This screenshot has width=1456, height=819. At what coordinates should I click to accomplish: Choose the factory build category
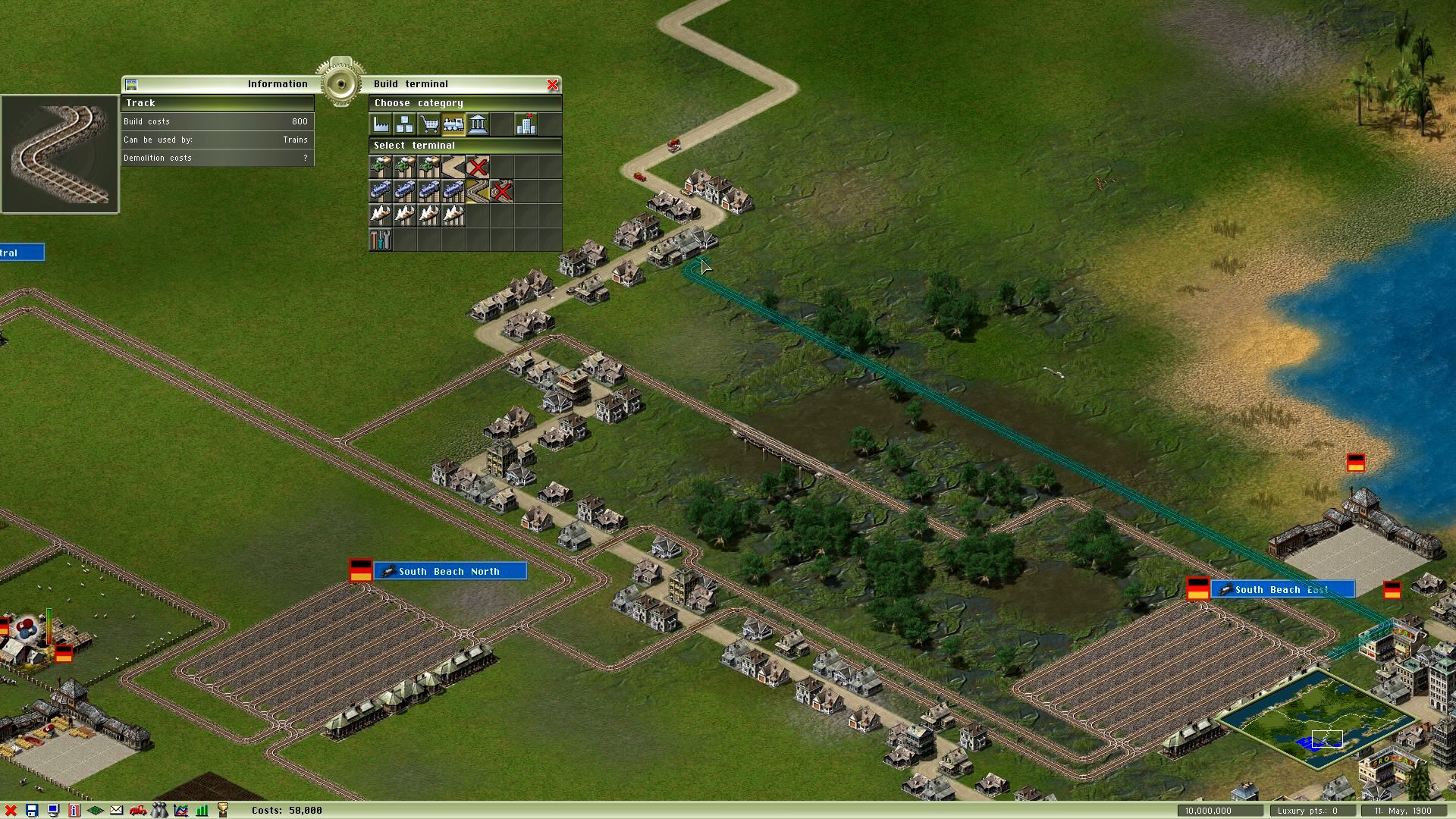click(381, 124)
